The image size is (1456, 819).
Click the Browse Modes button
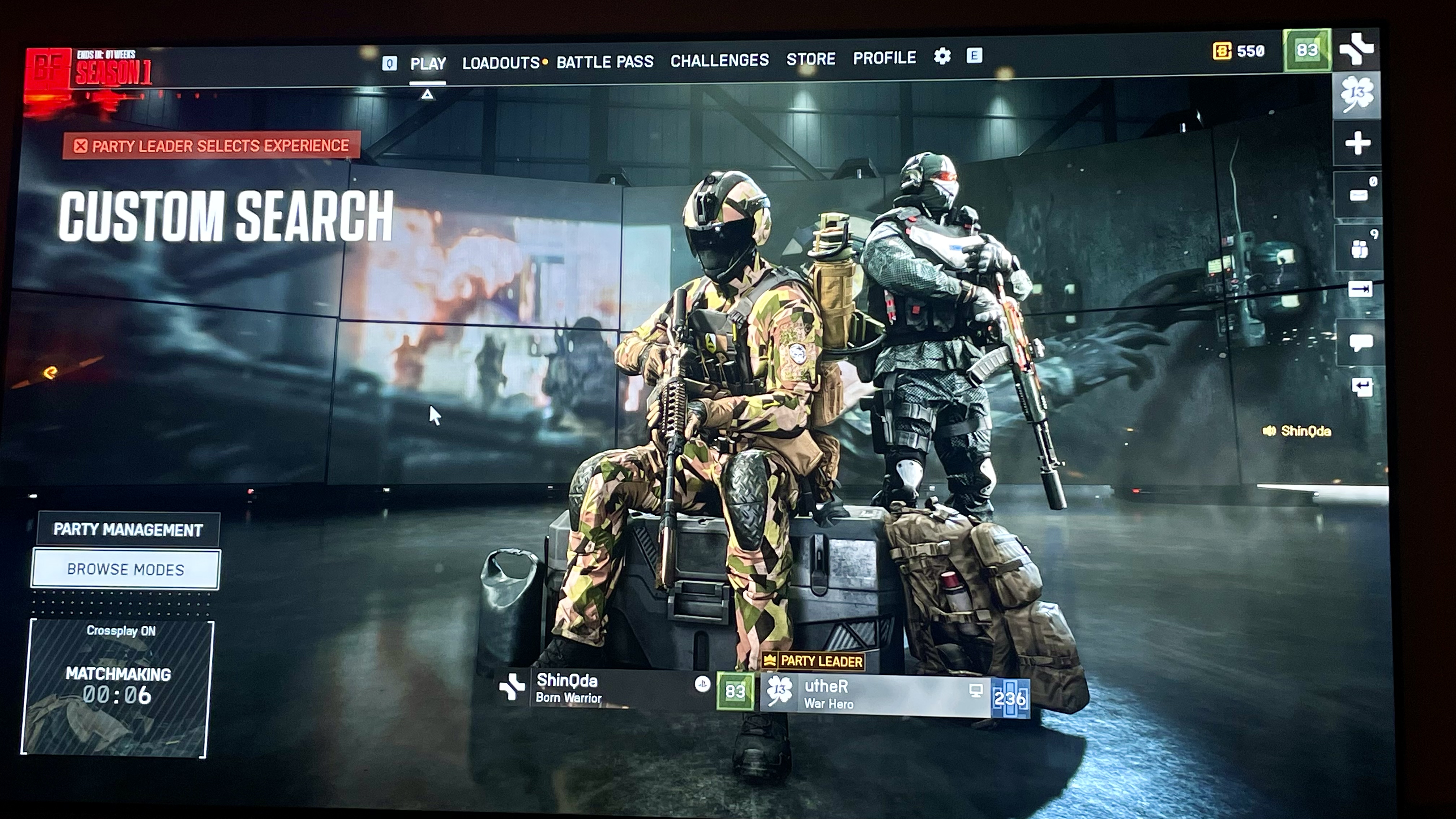126,569
